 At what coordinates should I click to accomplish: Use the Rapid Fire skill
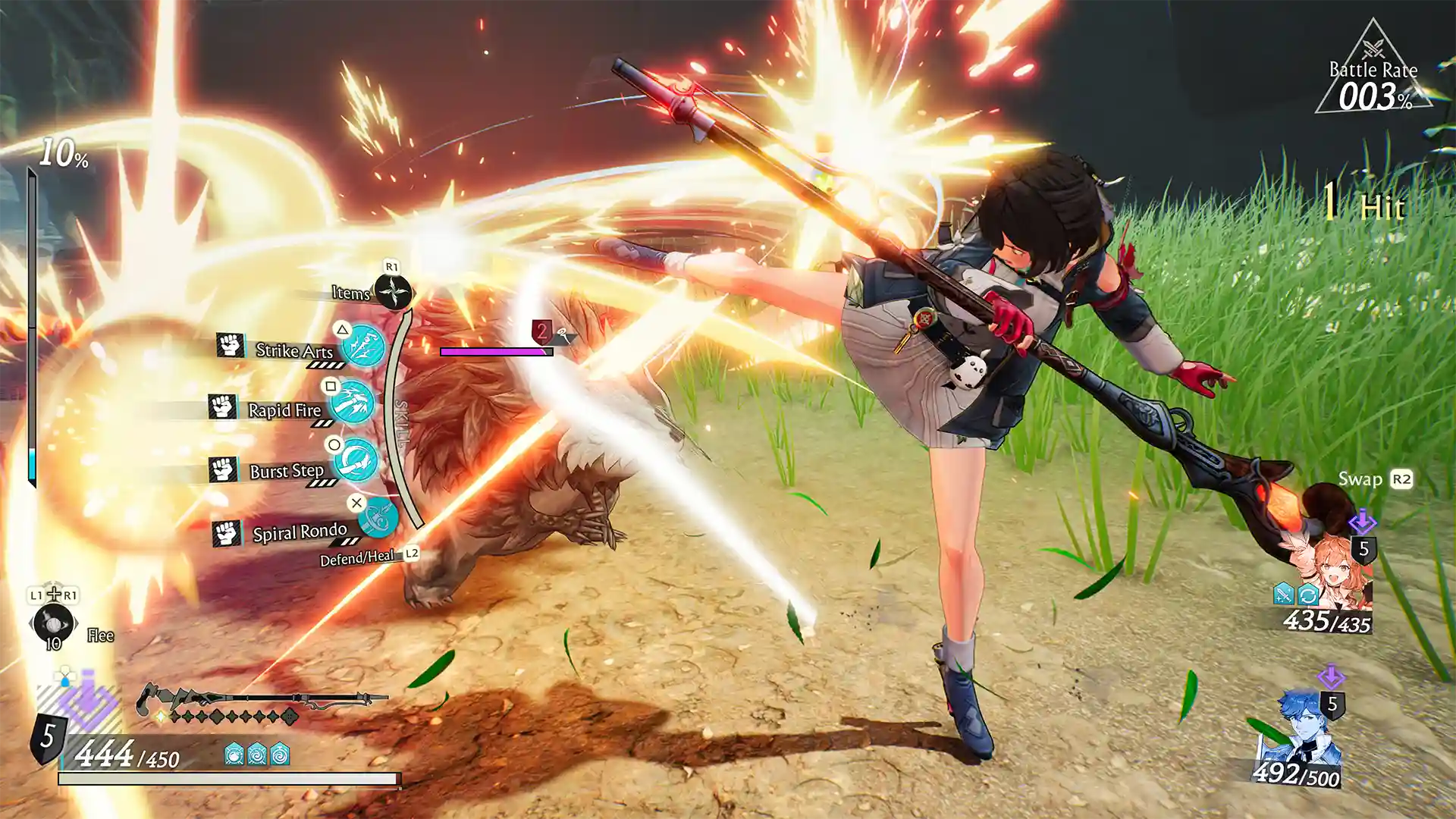353,402
